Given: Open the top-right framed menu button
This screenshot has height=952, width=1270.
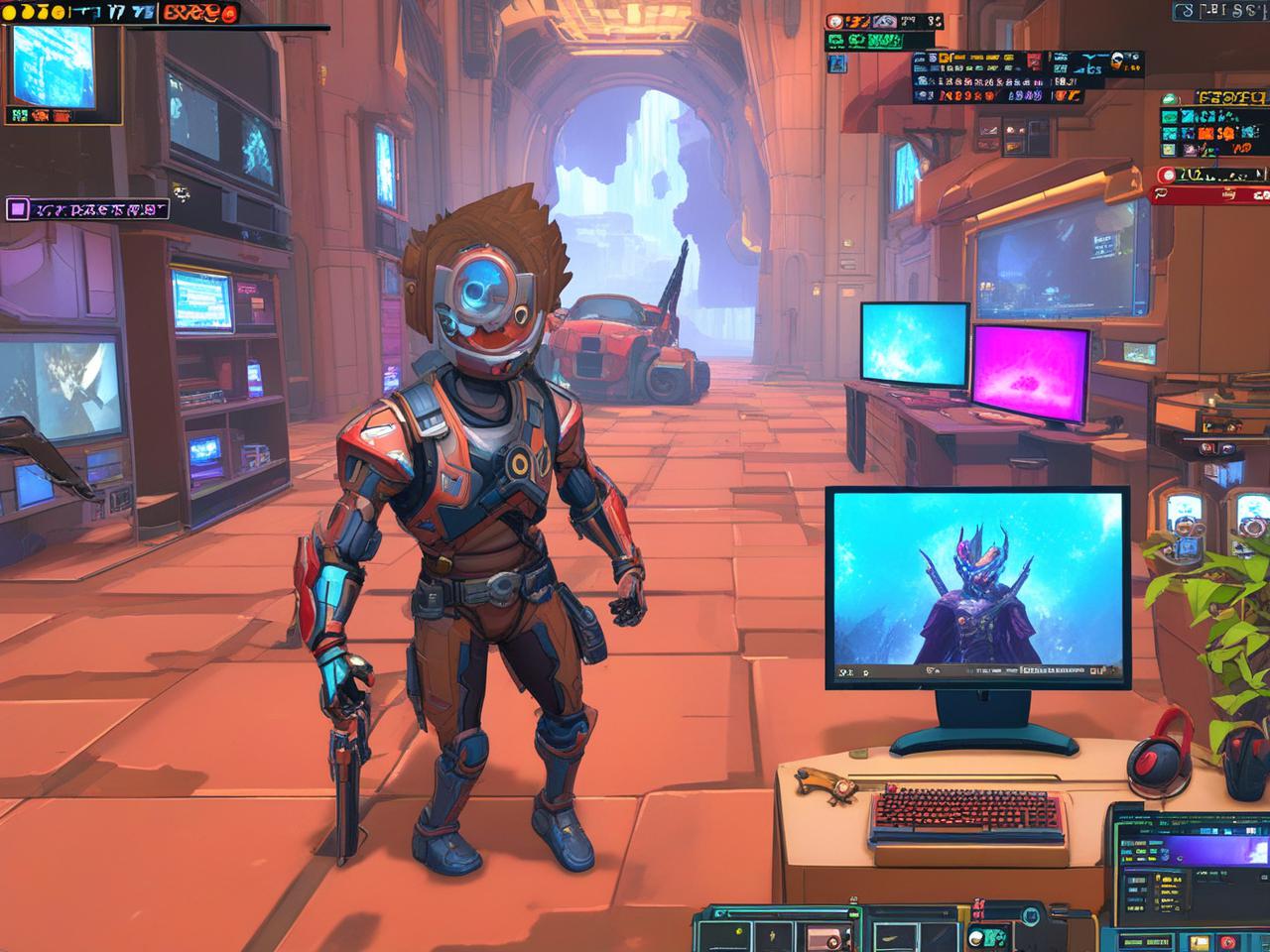Looking at the screenshot, I should [1220, 11].
